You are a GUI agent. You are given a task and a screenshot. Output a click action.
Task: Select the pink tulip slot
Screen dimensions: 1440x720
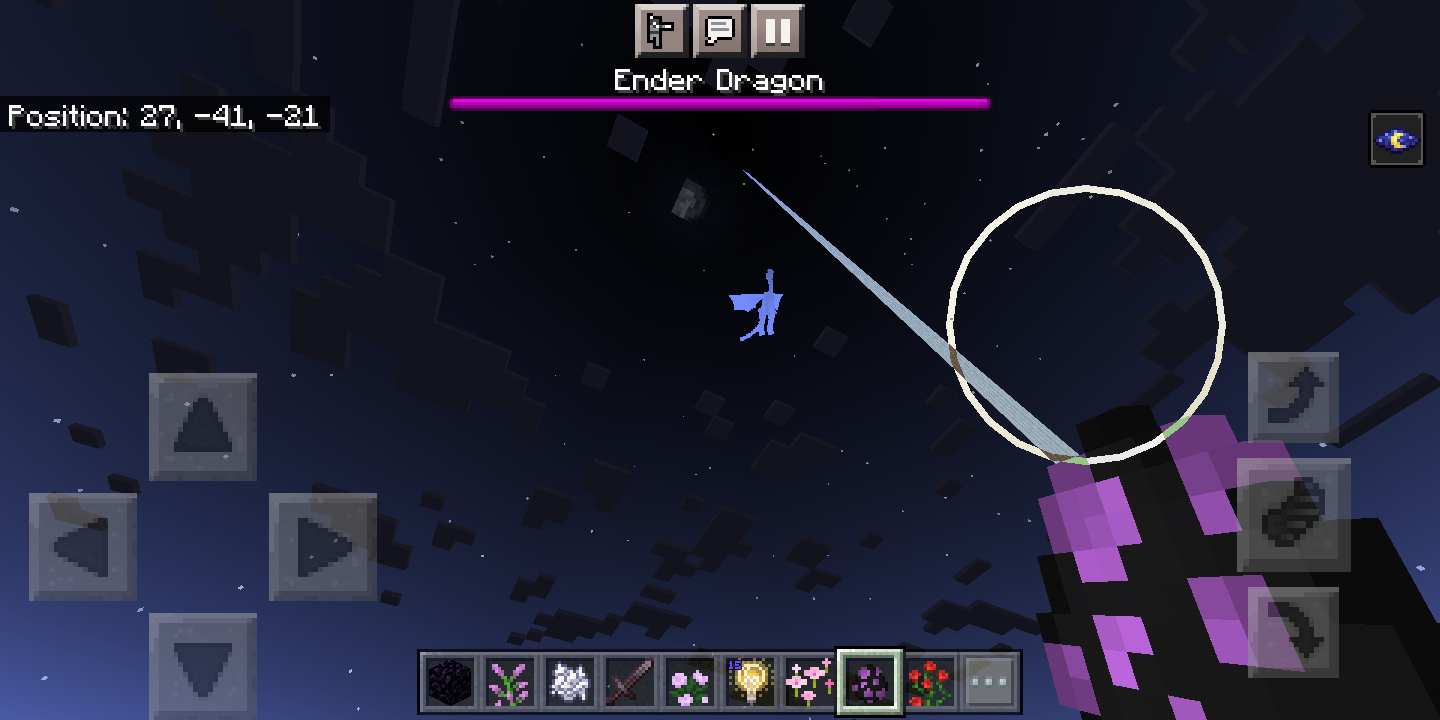click(808, 683)
